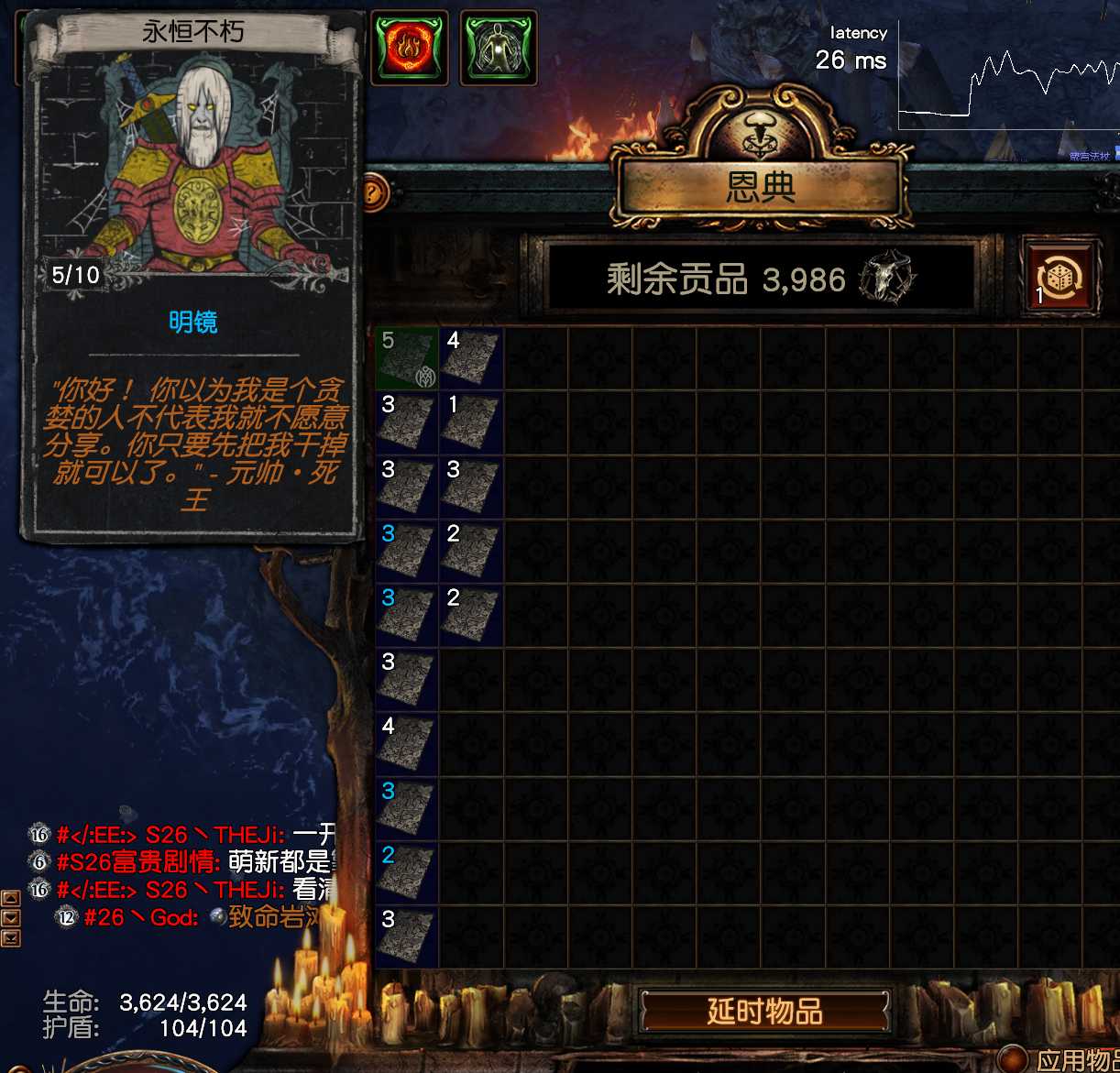Click player name #26丶God in chat
Viewport: 1120px width, 1073px height.
click(140, 917)
